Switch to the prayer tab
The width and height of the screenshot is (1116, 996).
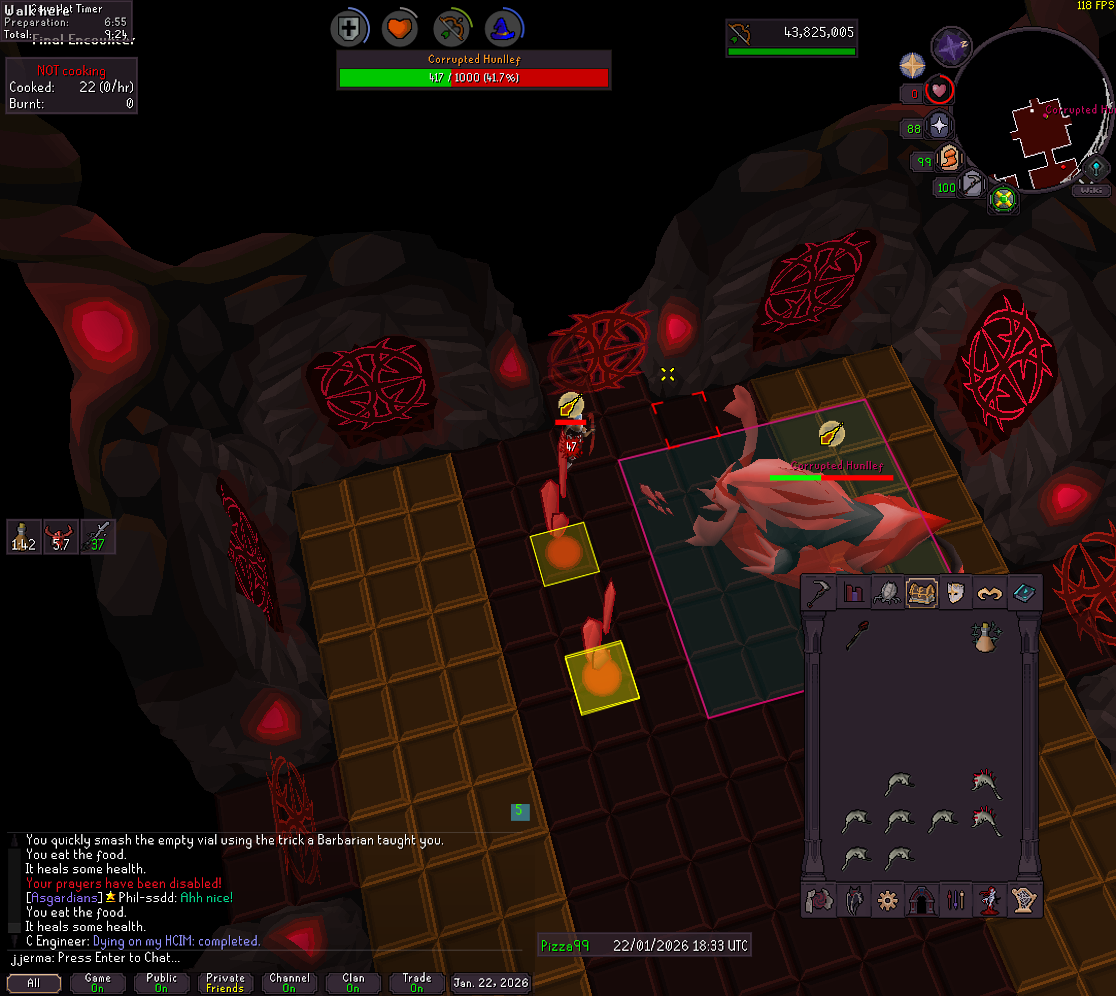(989, 593)
